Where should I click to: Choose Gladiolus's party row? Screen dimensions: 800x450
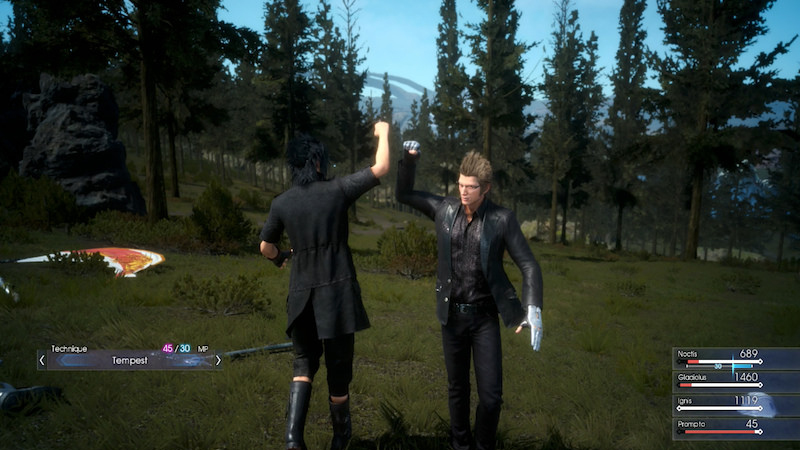[x=736, y=382]
